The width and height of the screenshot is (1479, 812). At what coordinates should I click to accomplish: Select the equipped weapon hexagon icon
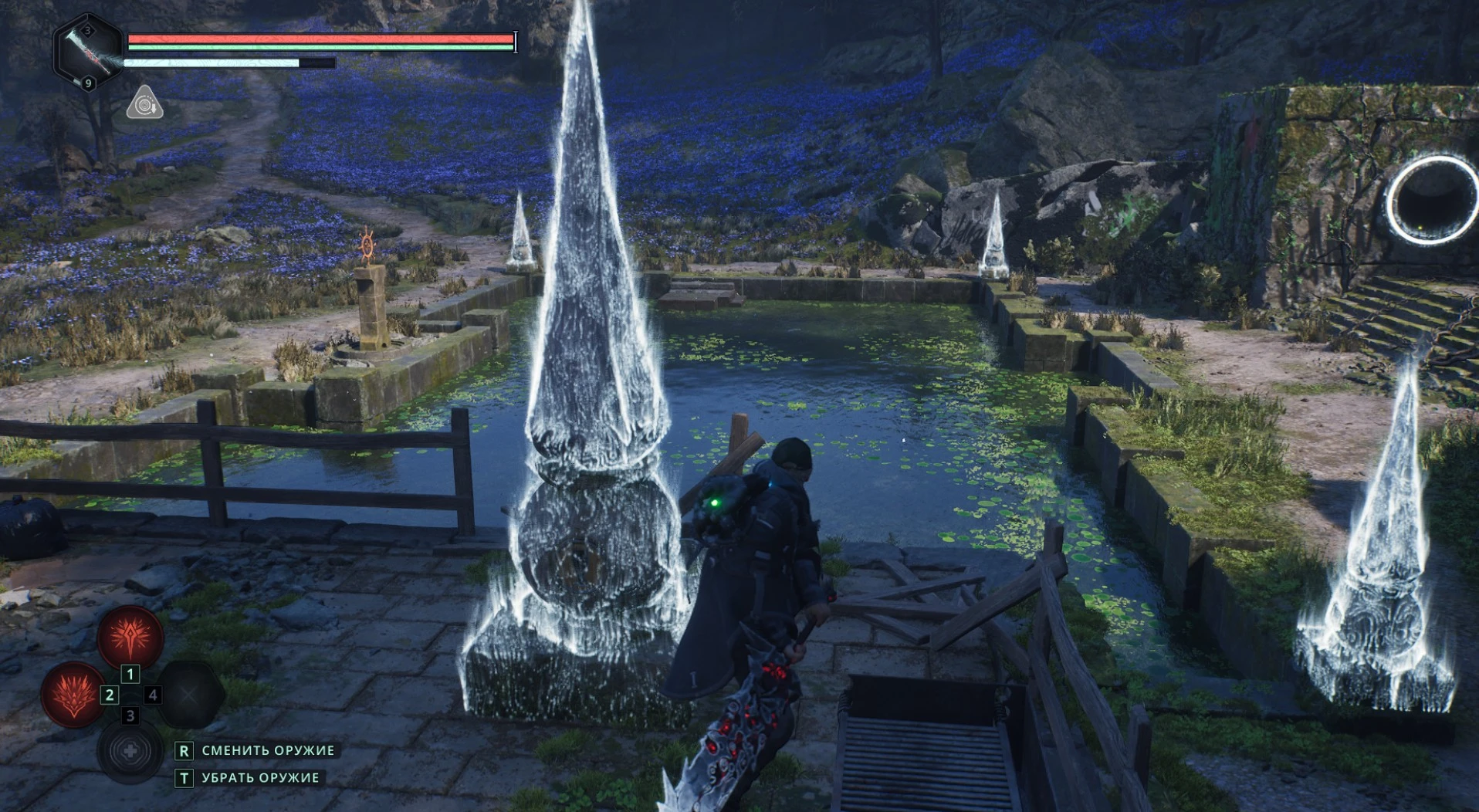click(x=87, y=50)
